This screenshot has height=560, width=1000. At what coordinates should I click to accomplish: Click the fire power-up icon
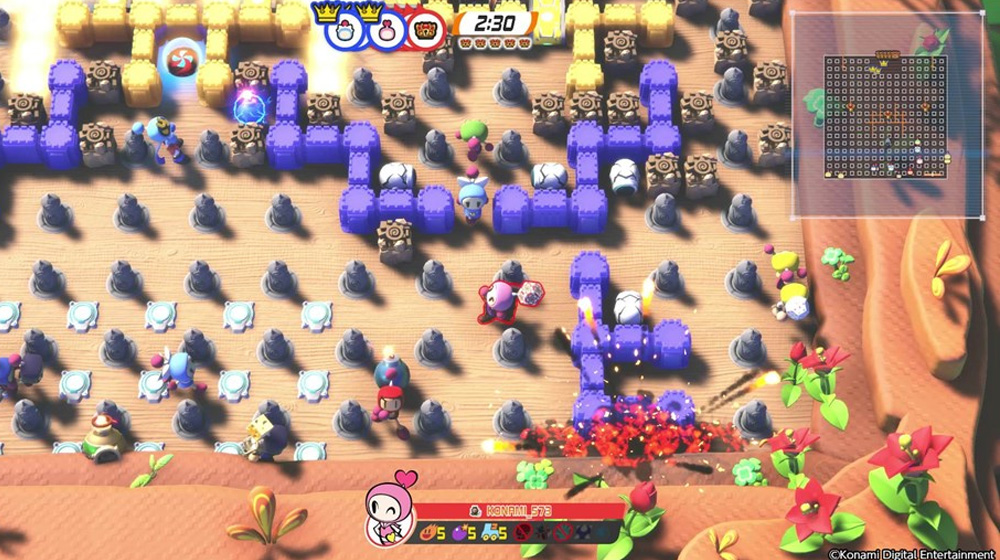[x=428, y=532]
